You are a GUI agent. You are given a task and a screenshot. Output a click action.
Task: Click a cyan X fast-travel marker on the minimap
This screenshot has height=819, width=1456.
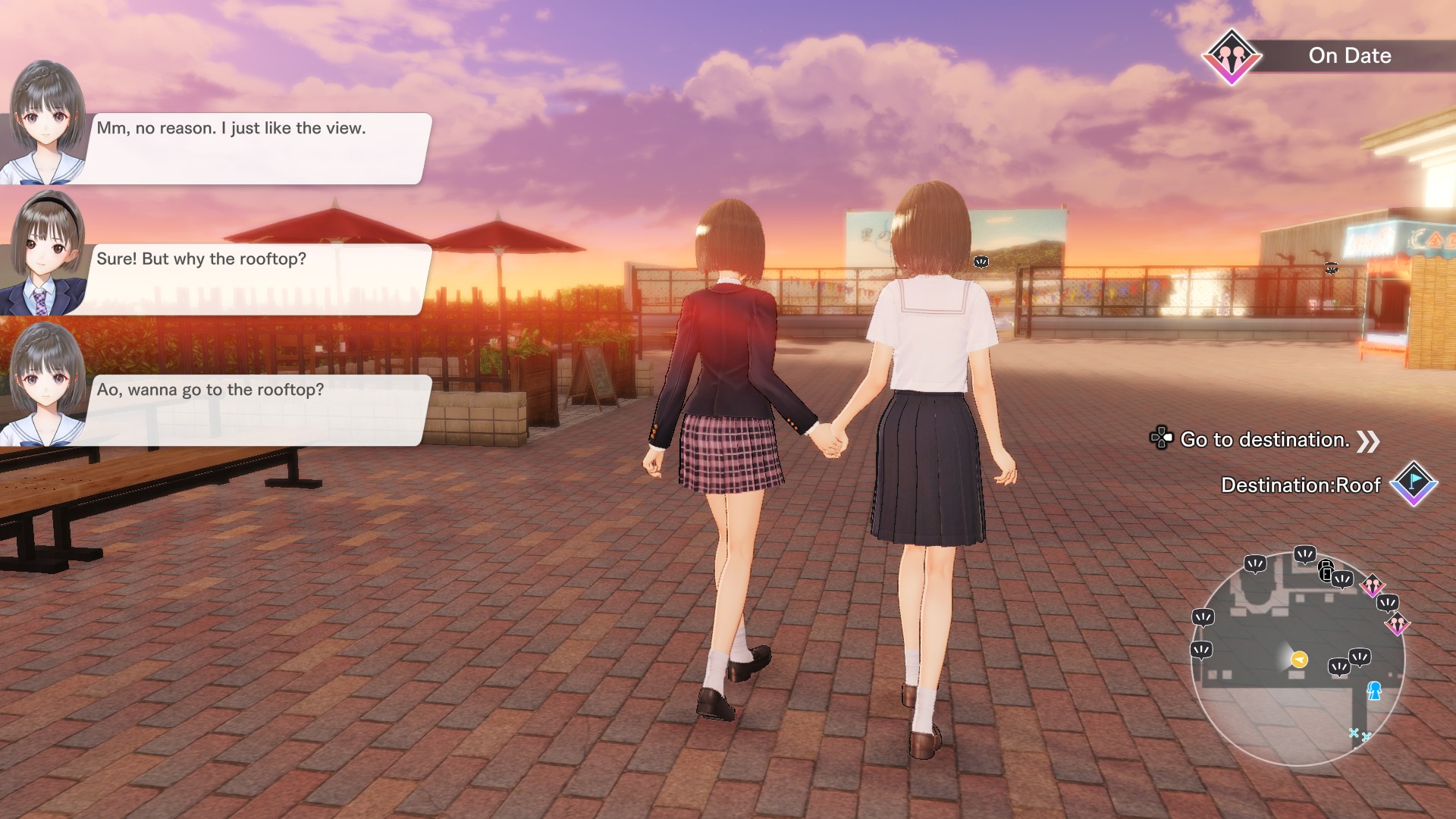pos(1354,733)
